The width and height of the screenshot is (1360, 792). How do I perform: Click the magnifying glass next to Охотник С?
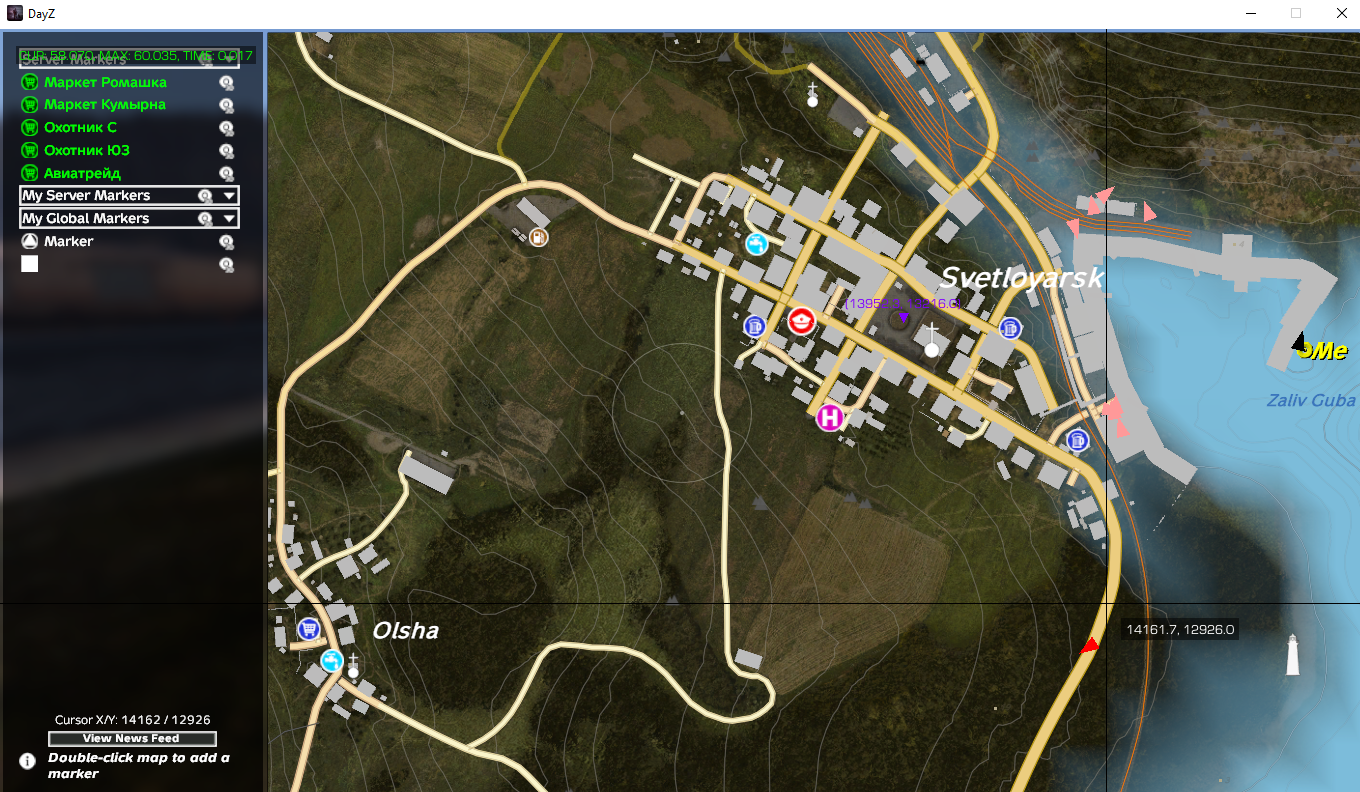[x=227, y=128]
